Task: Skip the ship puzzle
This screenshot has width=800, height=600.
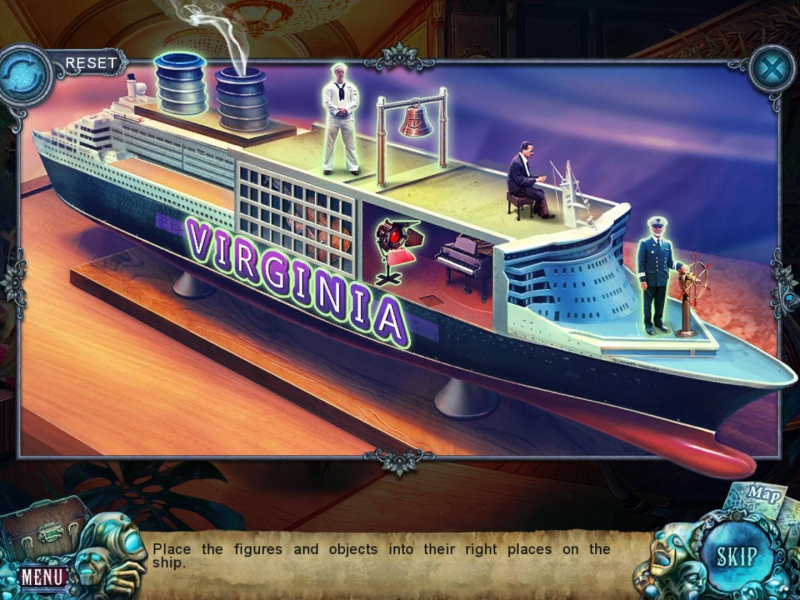Action: (x=735, y=557)
